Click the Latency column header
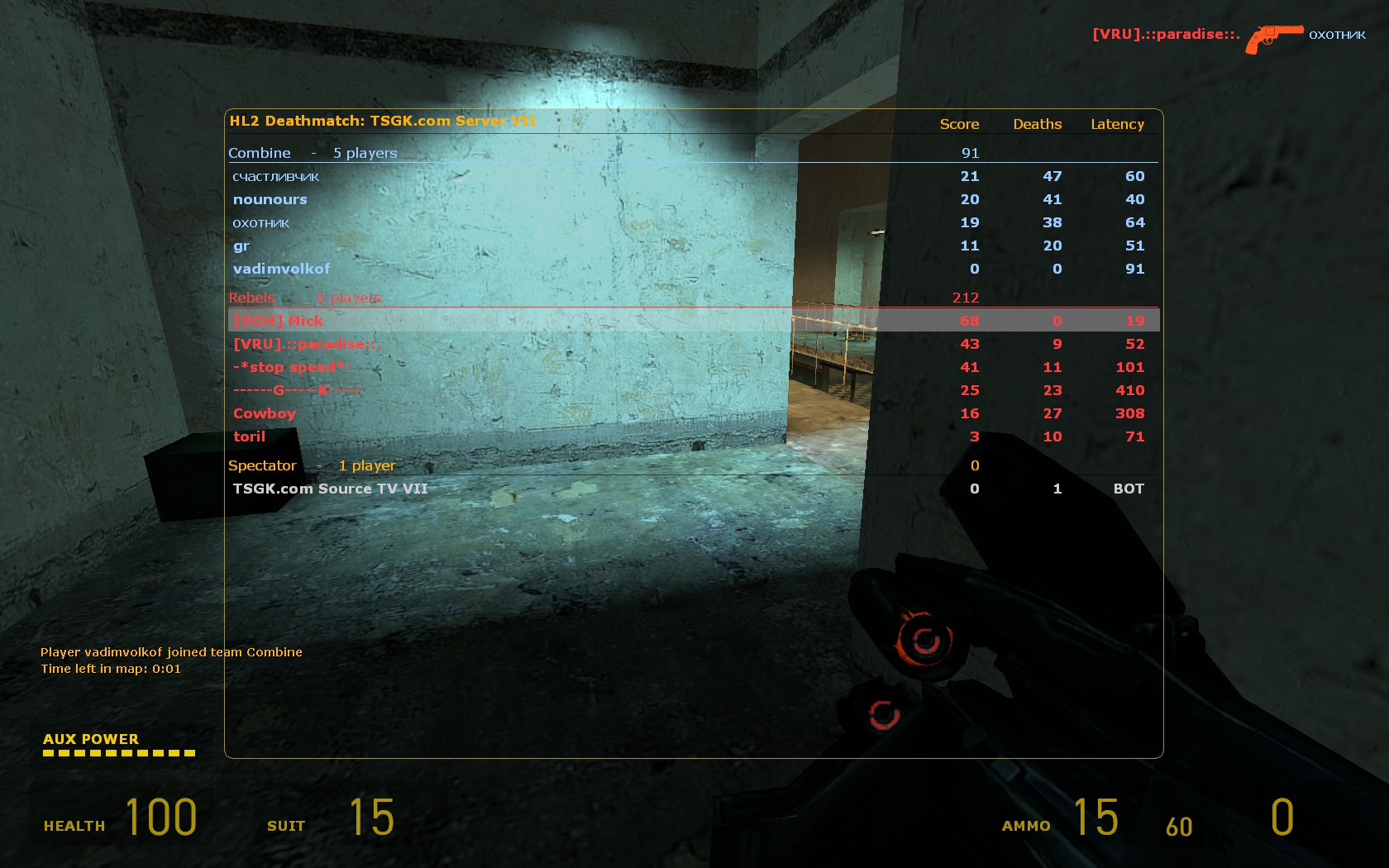Image resolution: width=1389 pixels, height=868 pixels. (x=1117, y=124)
